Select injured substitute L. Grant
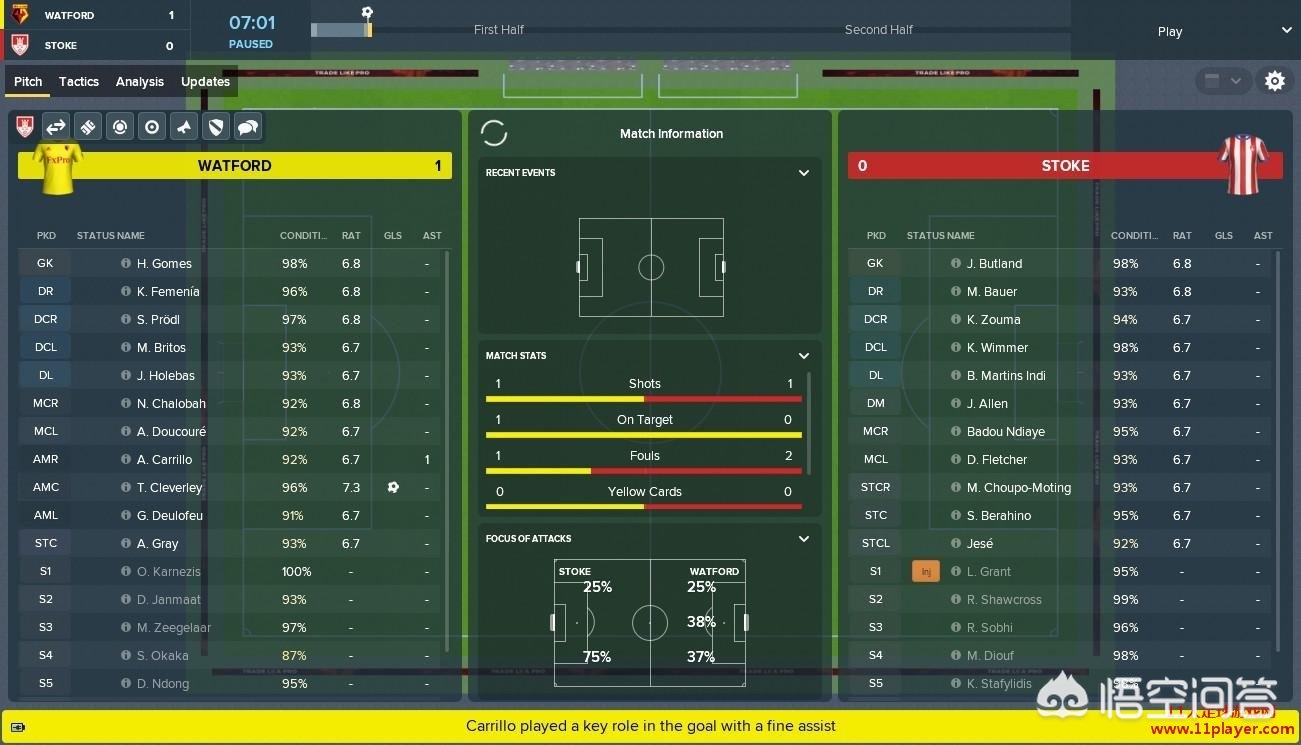 click(x=988, y=572)
